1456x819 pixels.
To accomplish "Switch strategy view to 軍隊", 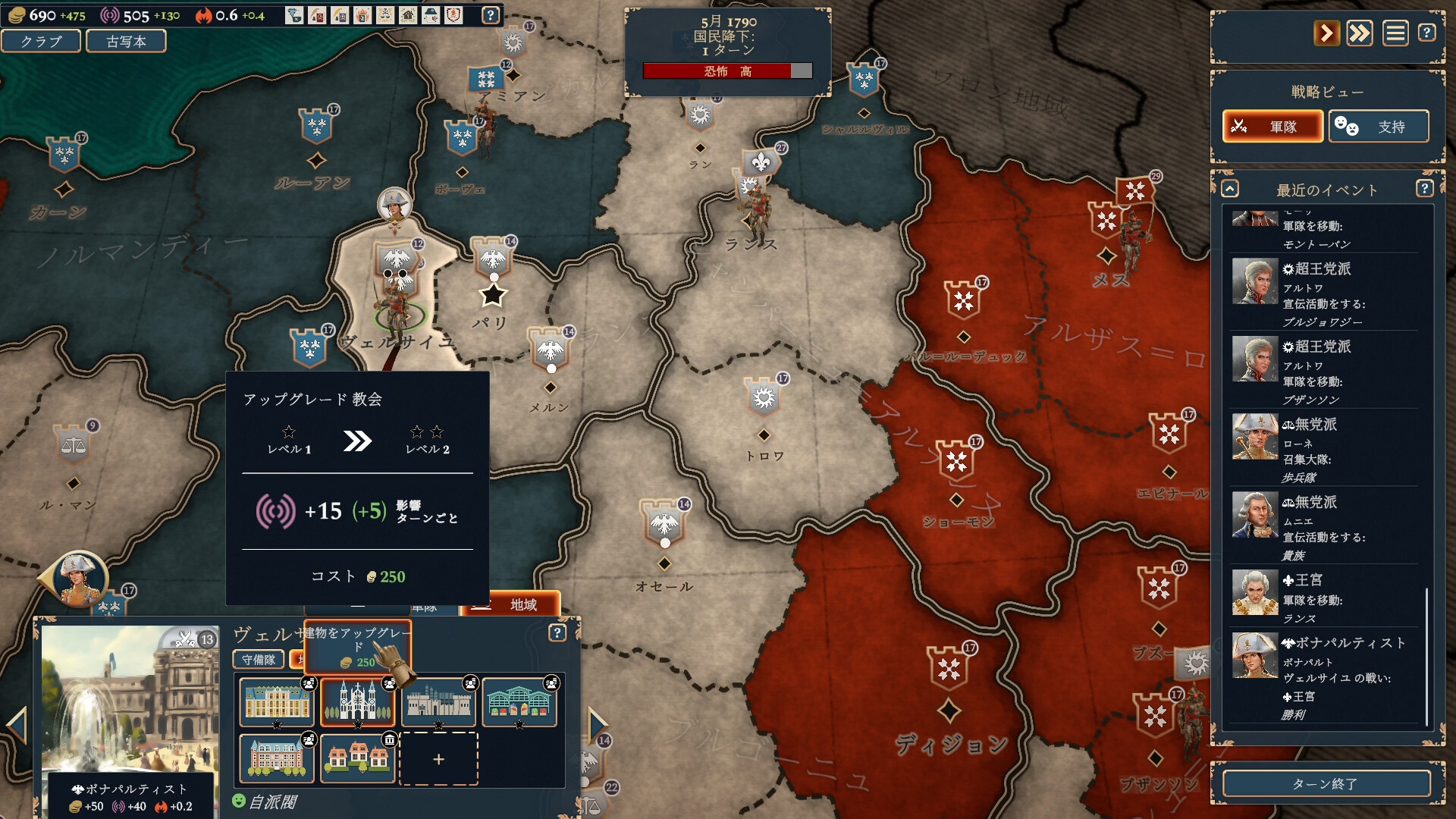I will (1272, 126).
